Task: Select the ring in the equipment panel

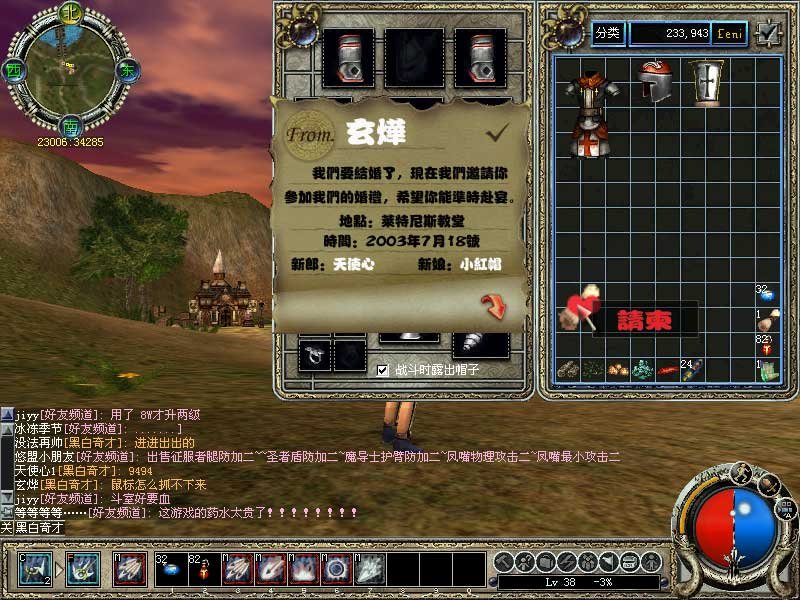Action: 316,353
